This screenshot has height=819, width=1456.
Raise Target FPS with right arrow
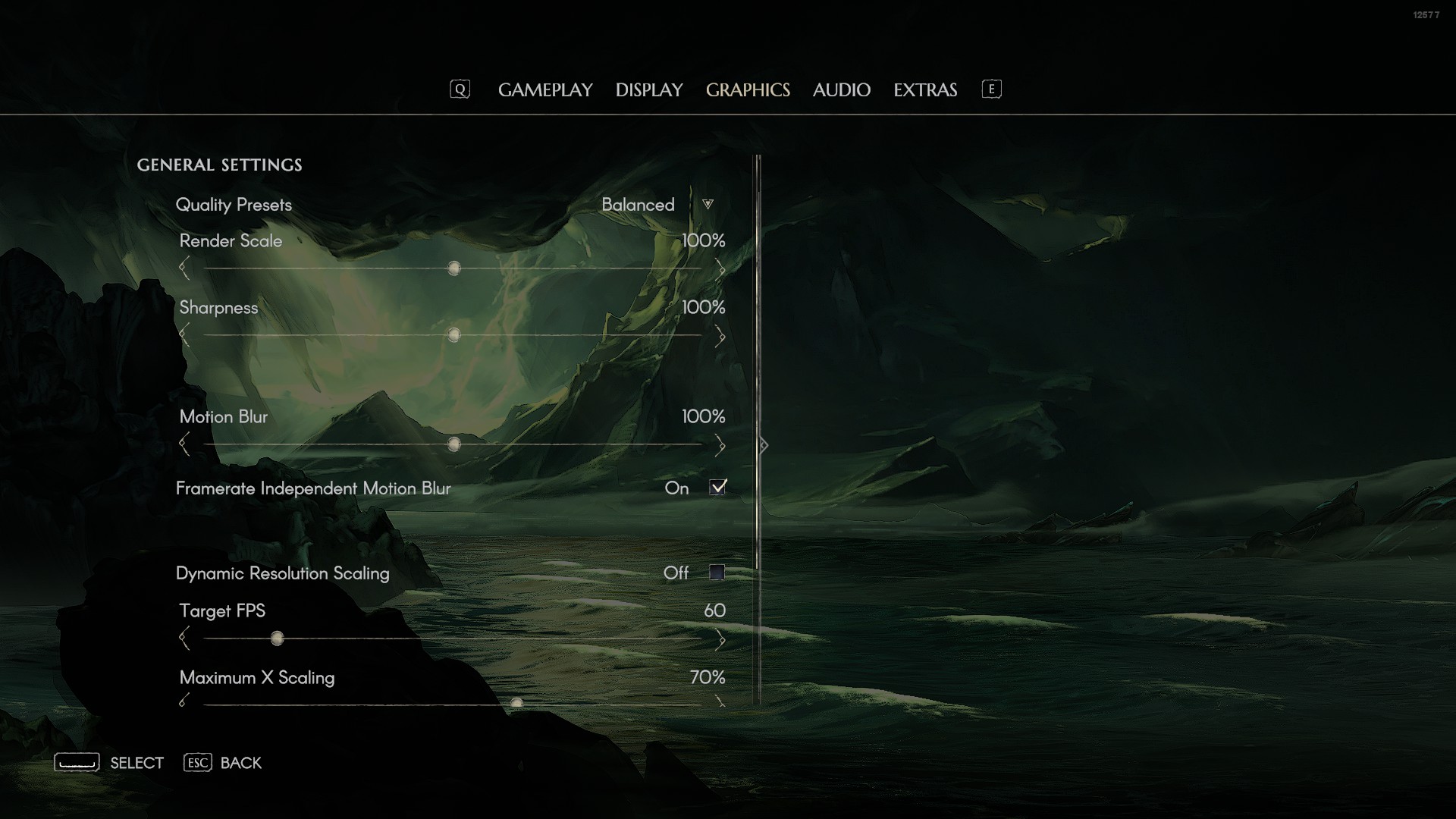(720, 640)
